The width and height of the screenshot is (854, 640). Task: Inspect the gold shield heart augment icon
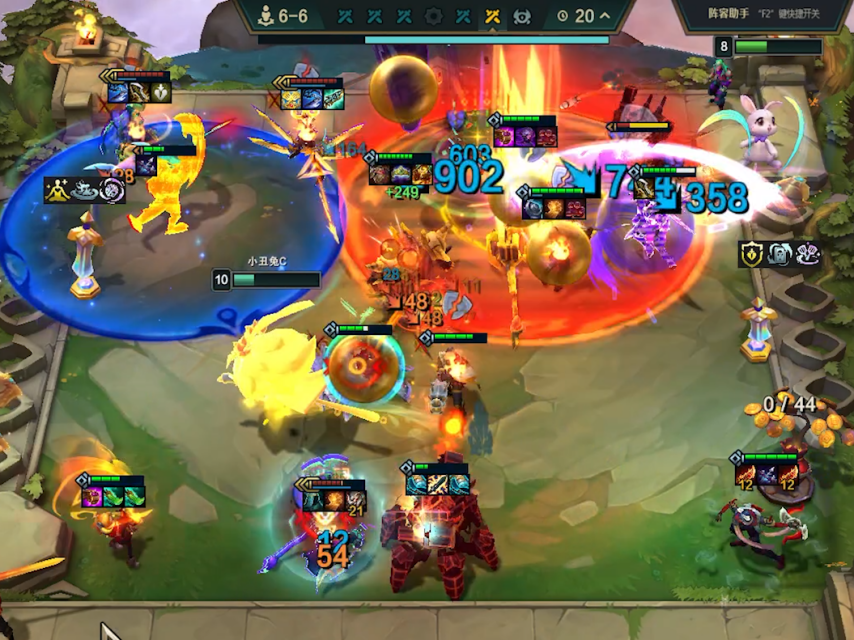(x=752, y=254)
